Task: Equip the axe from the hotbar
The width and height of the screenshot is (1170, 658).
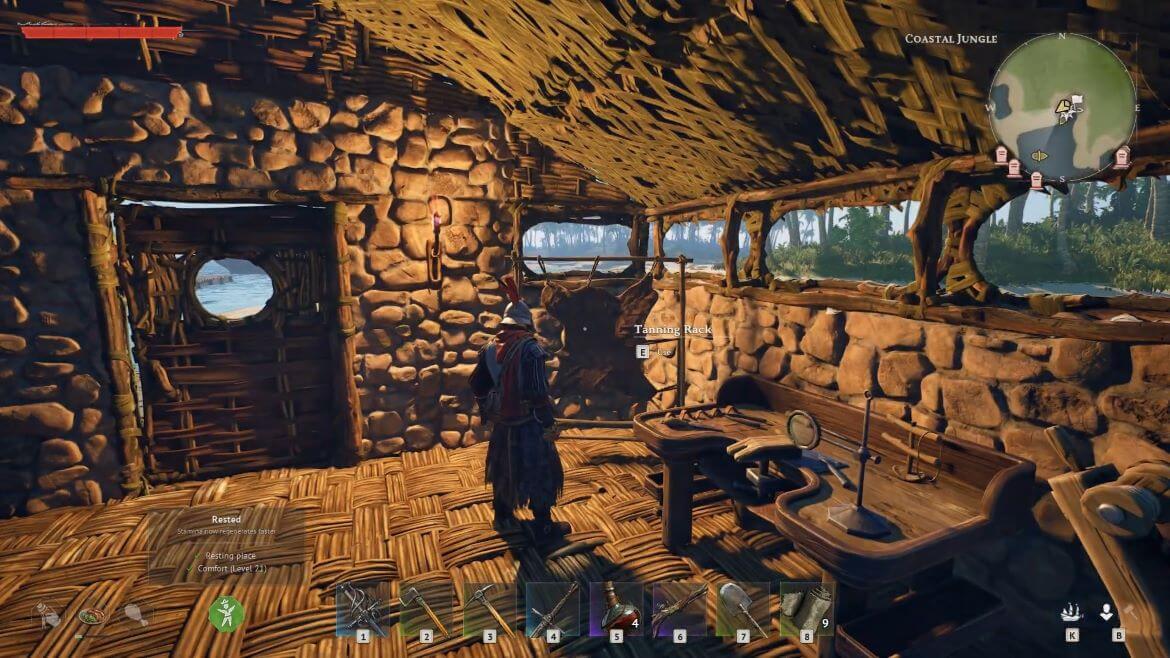Action: point(425,608)
